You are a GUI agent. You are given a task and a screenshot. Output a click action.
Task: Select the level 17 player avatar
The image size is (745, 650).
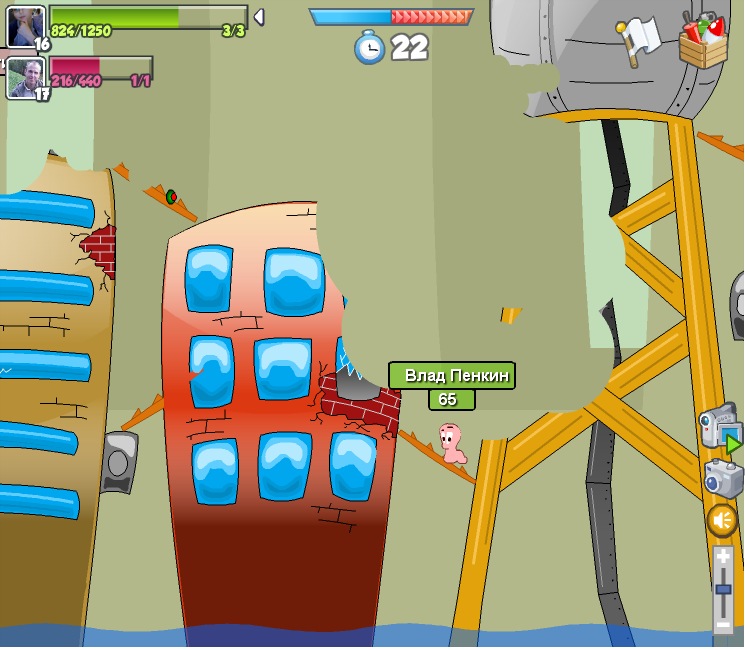coord(25,77)
